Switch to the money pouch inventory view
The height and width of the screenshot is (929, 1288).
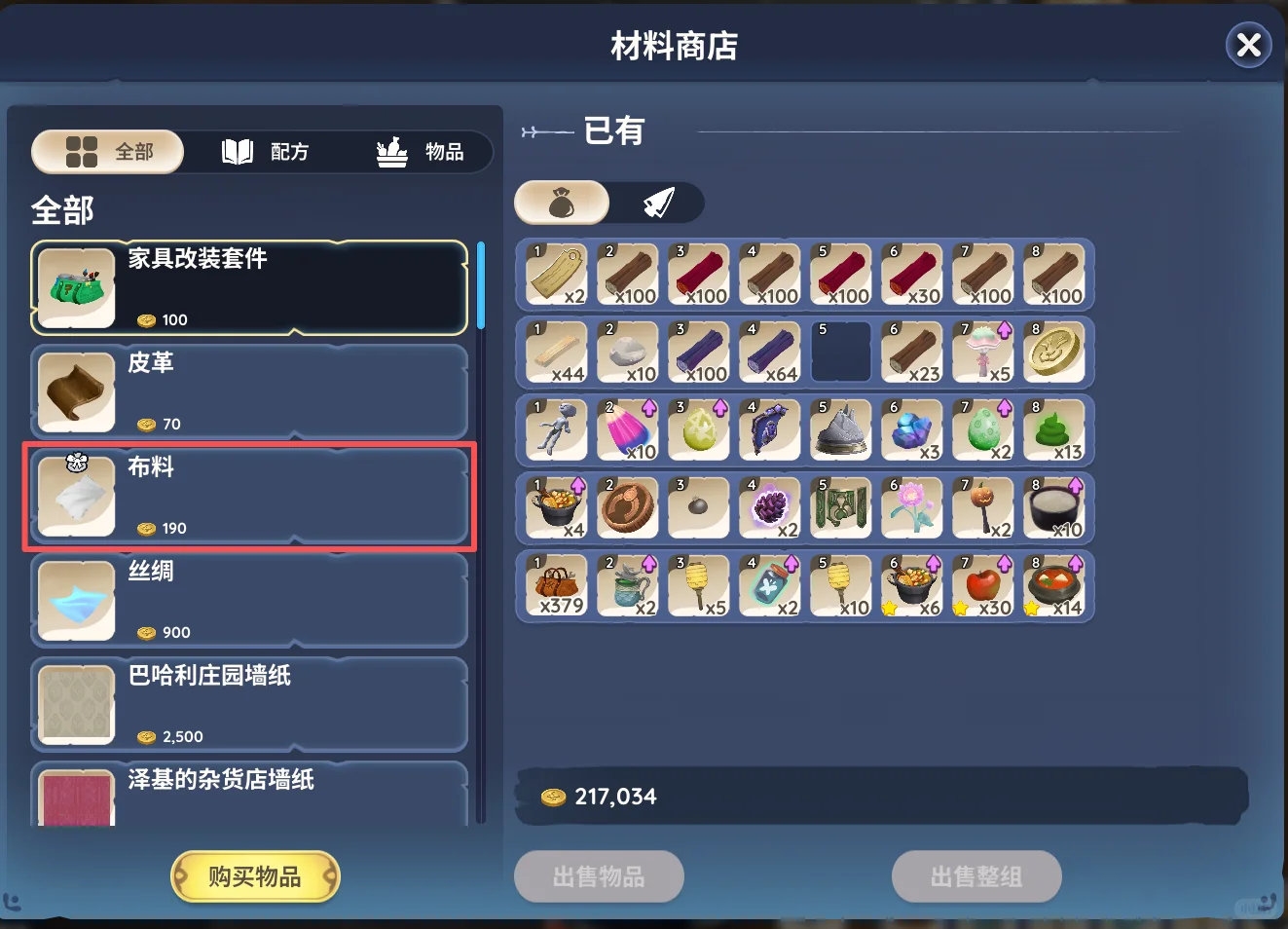tap(562, 202)
